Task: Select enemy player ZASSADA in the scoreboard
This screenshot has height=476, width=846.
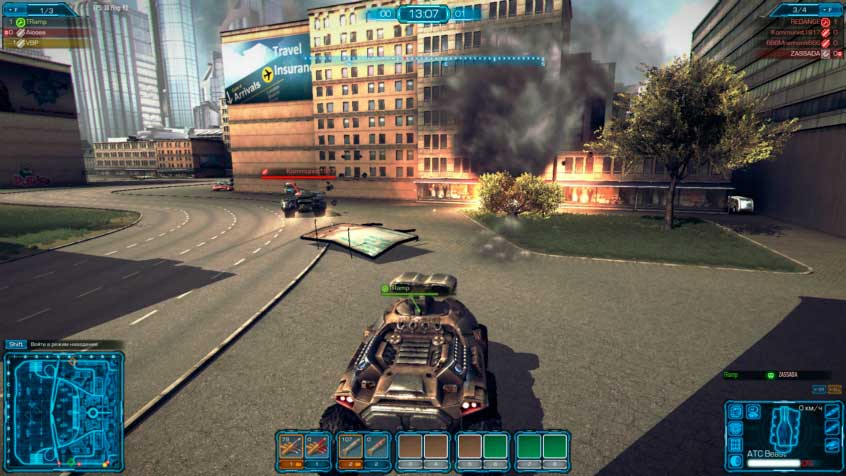Action: coord(803,53)
